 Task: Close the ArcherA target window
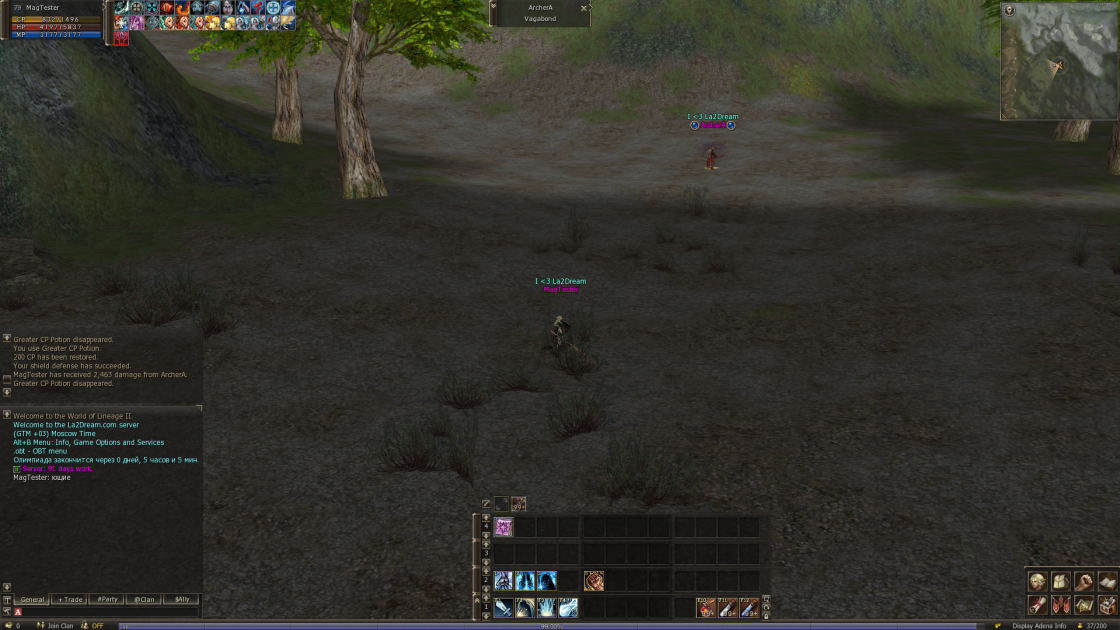tap(584, 8)
